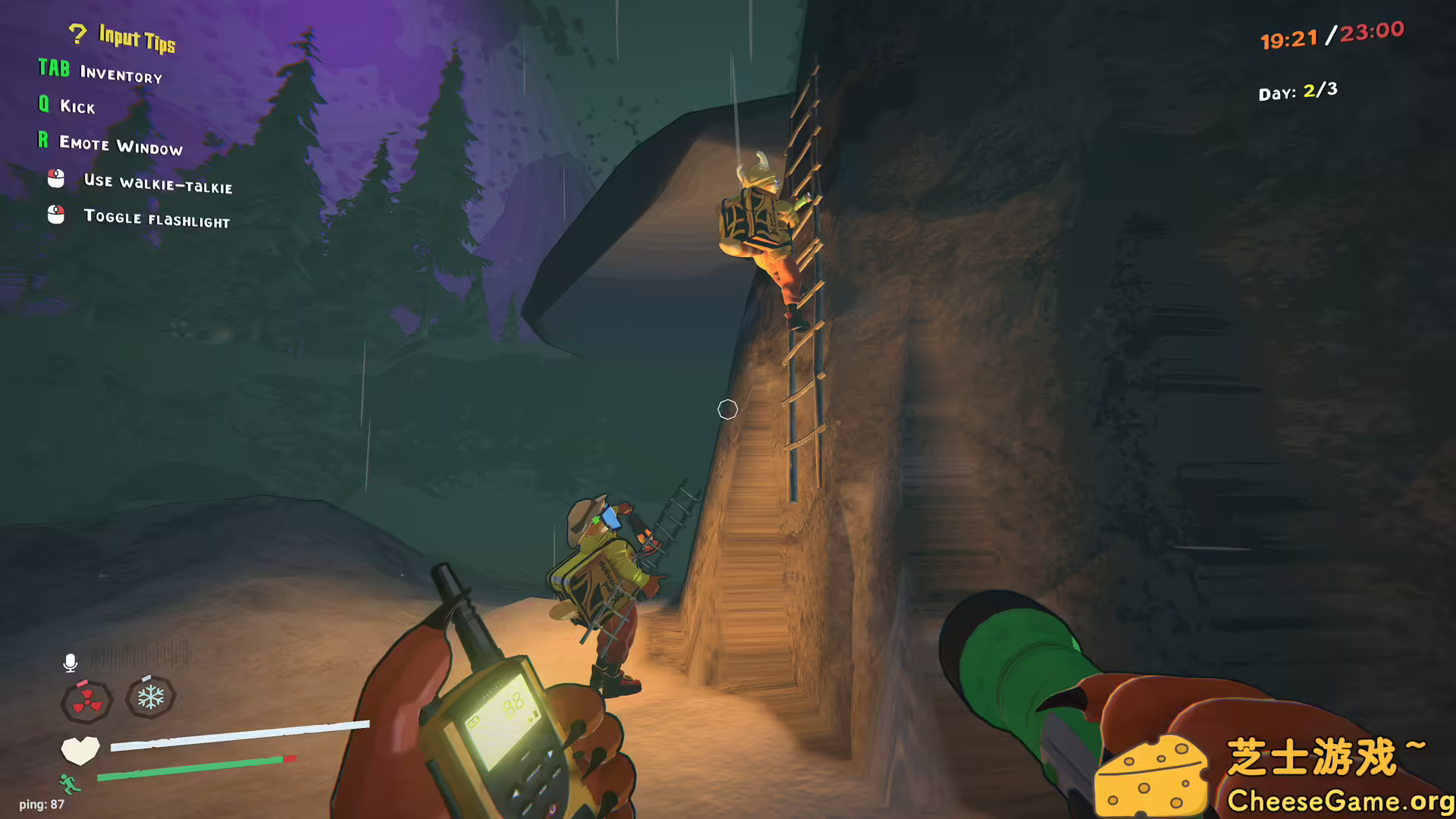Toggle the microphone voice icon

click(70, 663)
